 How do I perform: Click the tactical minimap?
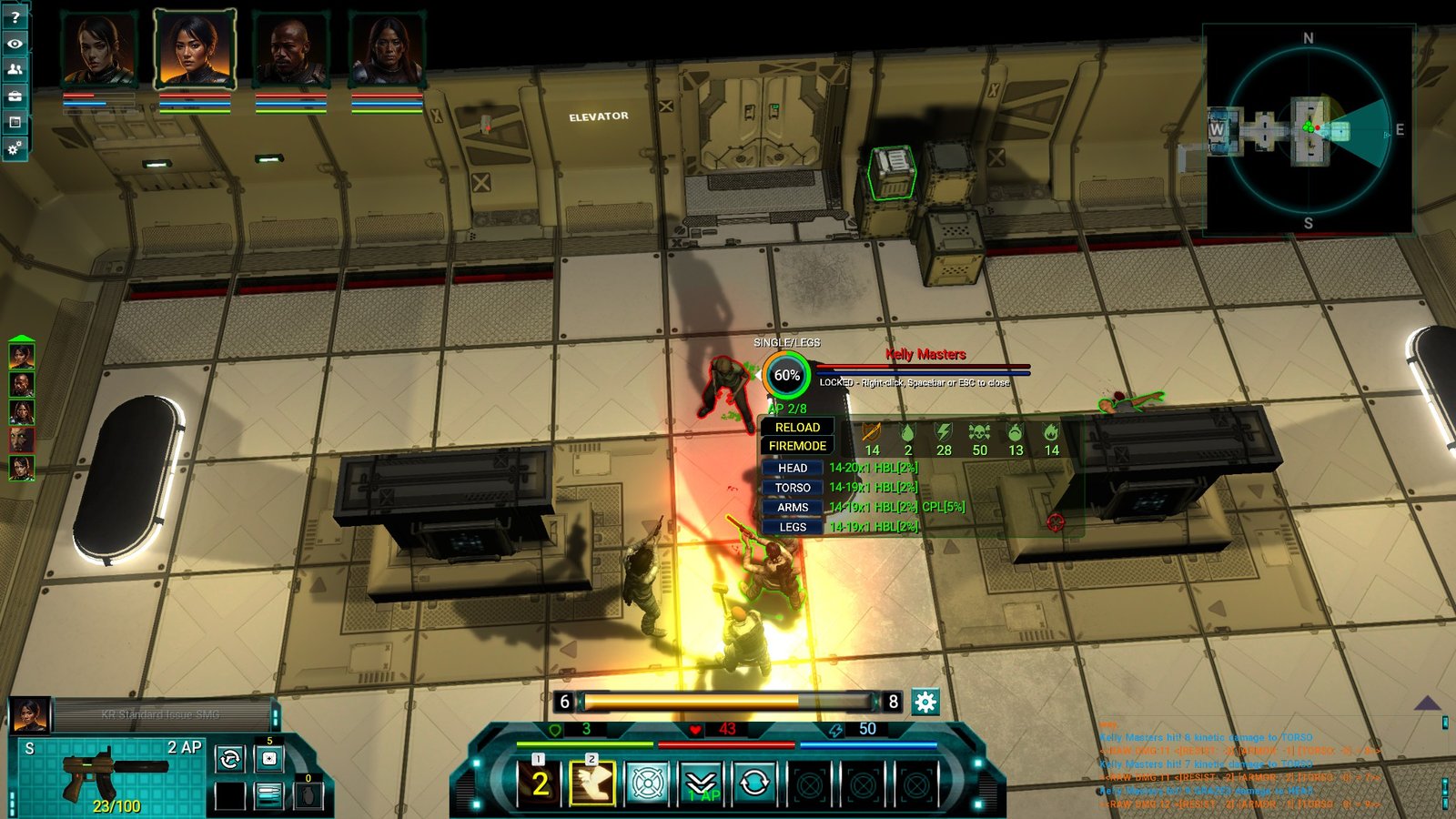coord(1308,130)
